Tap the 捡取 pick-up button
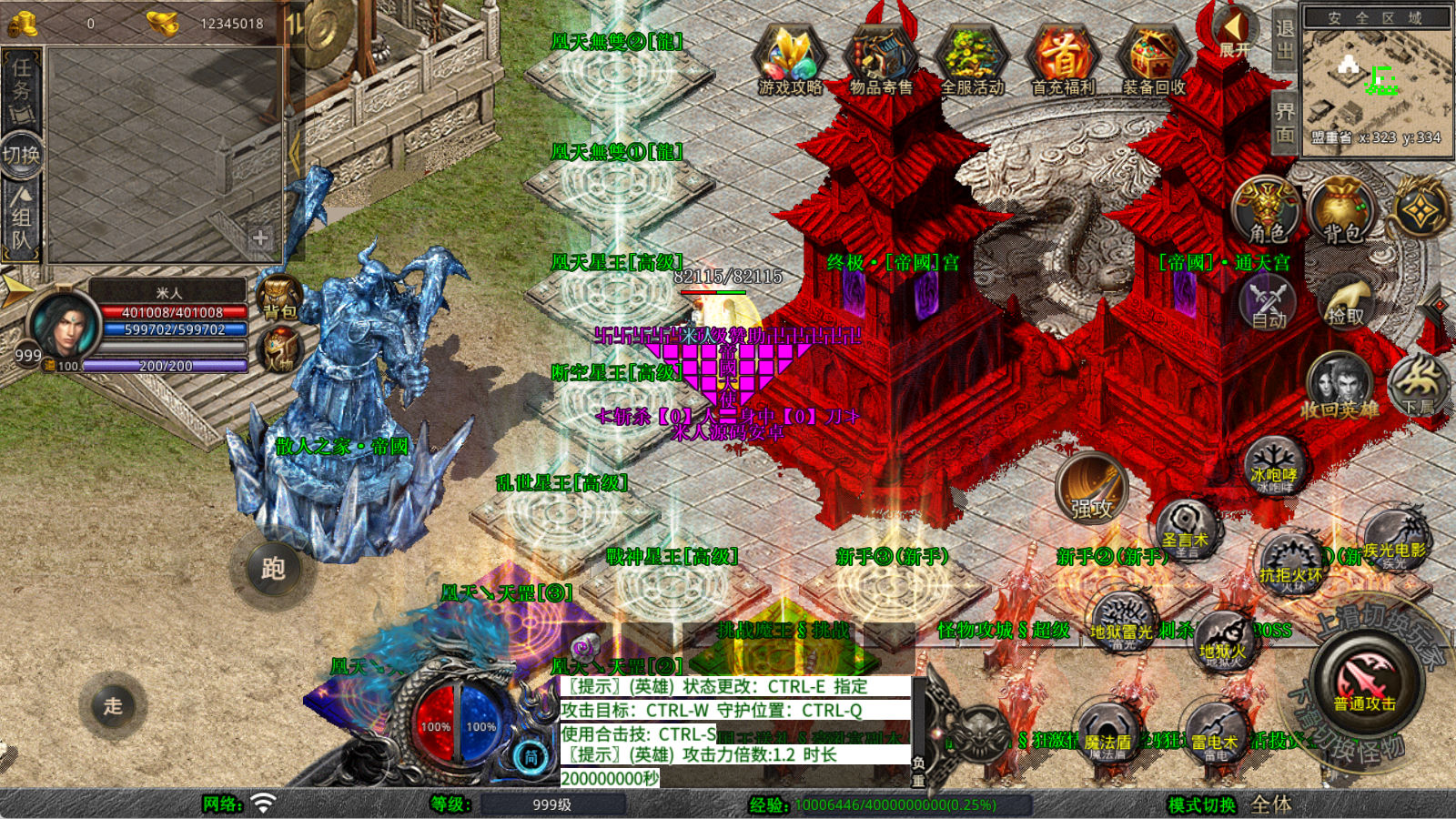Screen dimensions: 1456x819 [x=1346, y=300]
